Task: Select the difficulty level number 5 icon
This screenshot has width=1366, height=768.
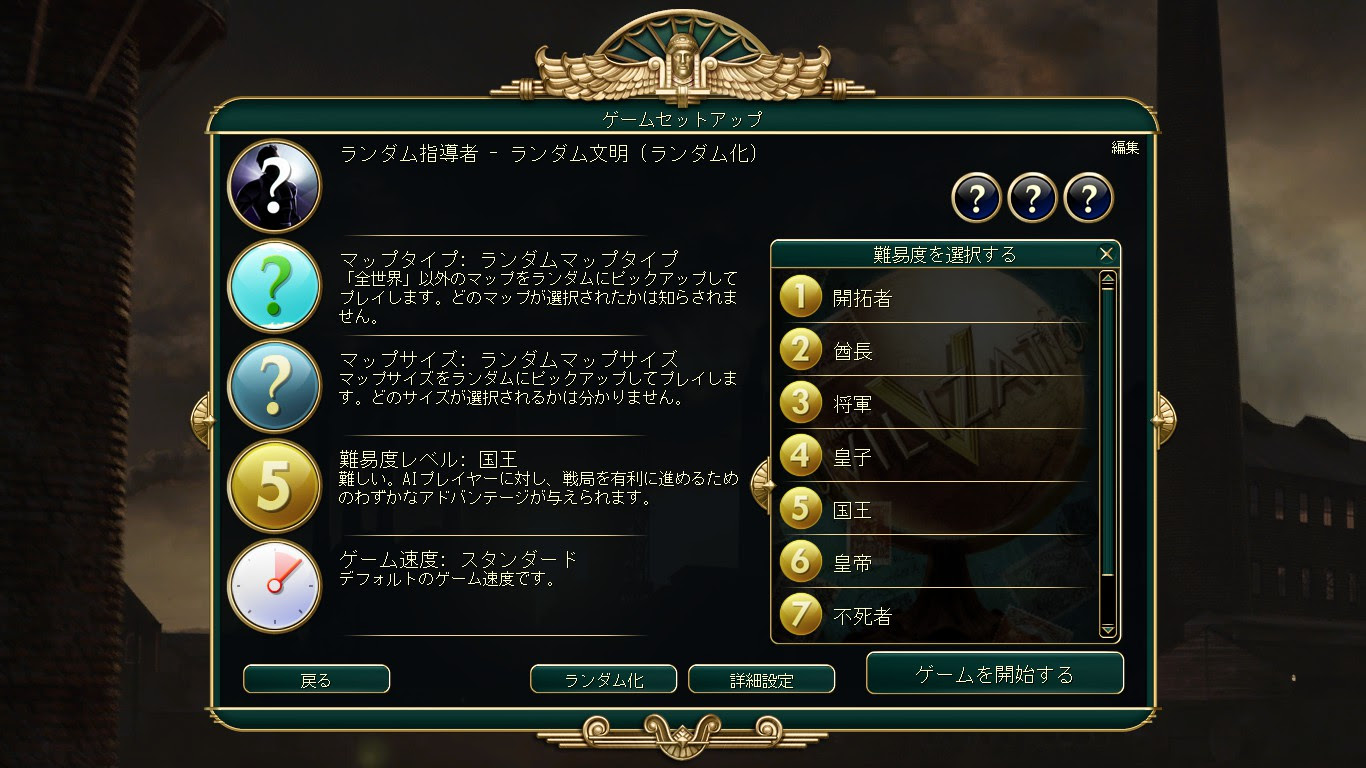Action: [274, 485]
